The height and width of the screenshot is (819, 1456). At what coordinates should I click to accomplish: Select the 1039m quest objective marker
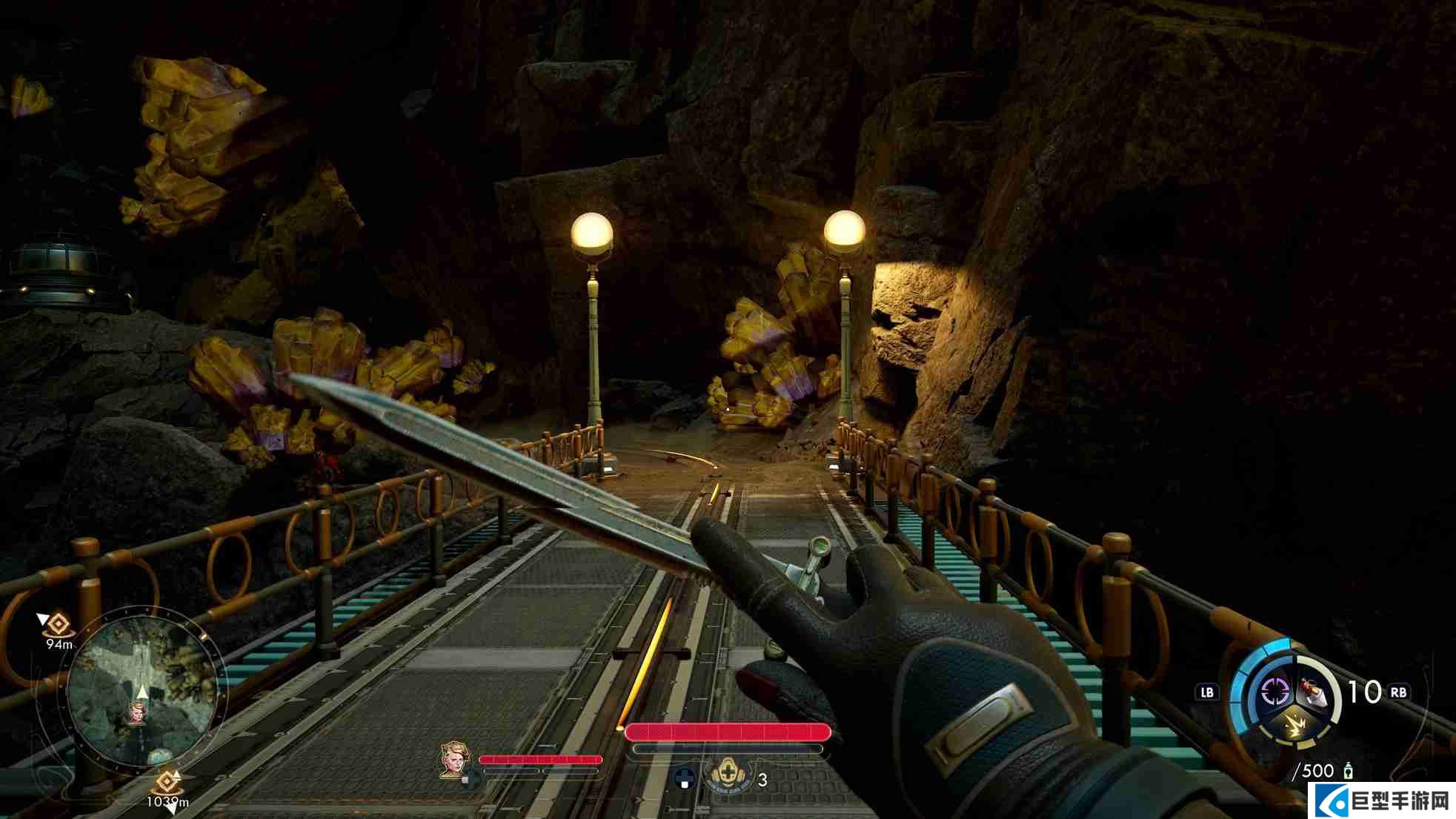tap(167, 783)
